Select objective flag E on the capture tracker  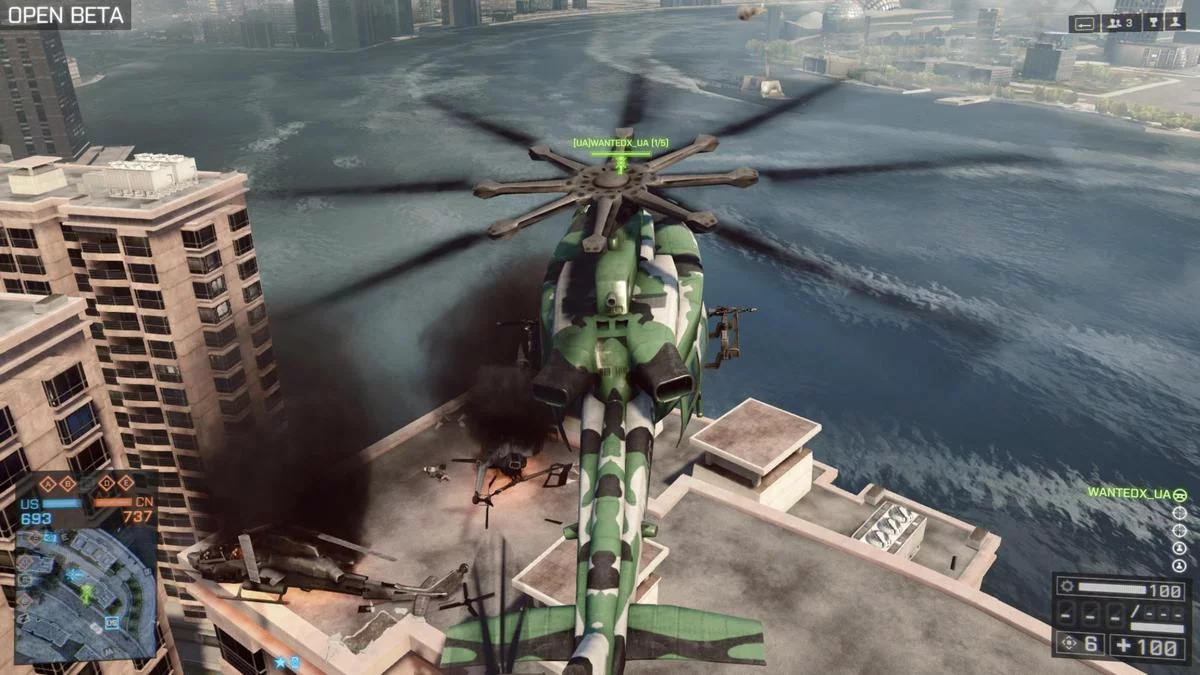(126, 484)
